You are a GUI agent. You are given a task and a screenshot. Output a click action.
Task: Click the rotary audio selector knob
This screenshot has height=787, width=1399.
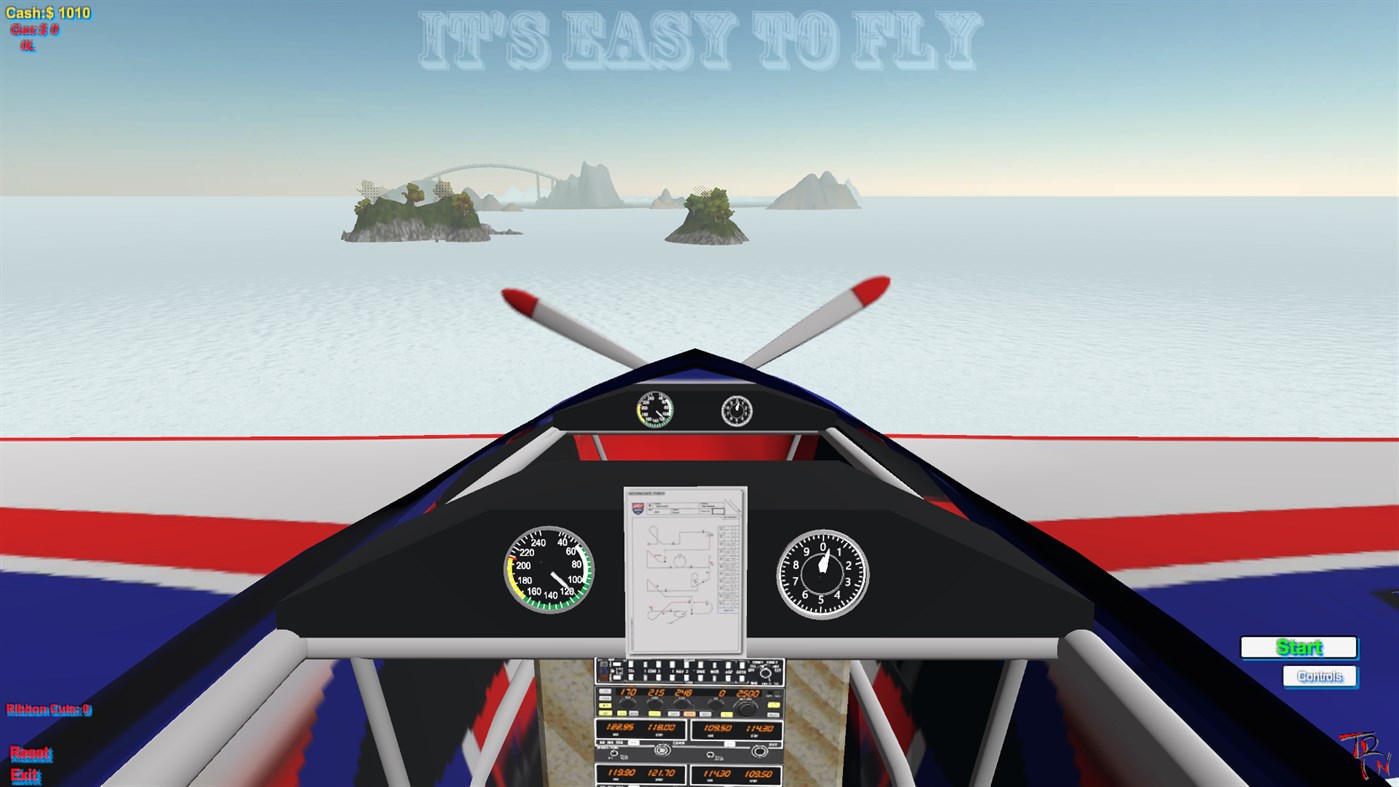765,673
